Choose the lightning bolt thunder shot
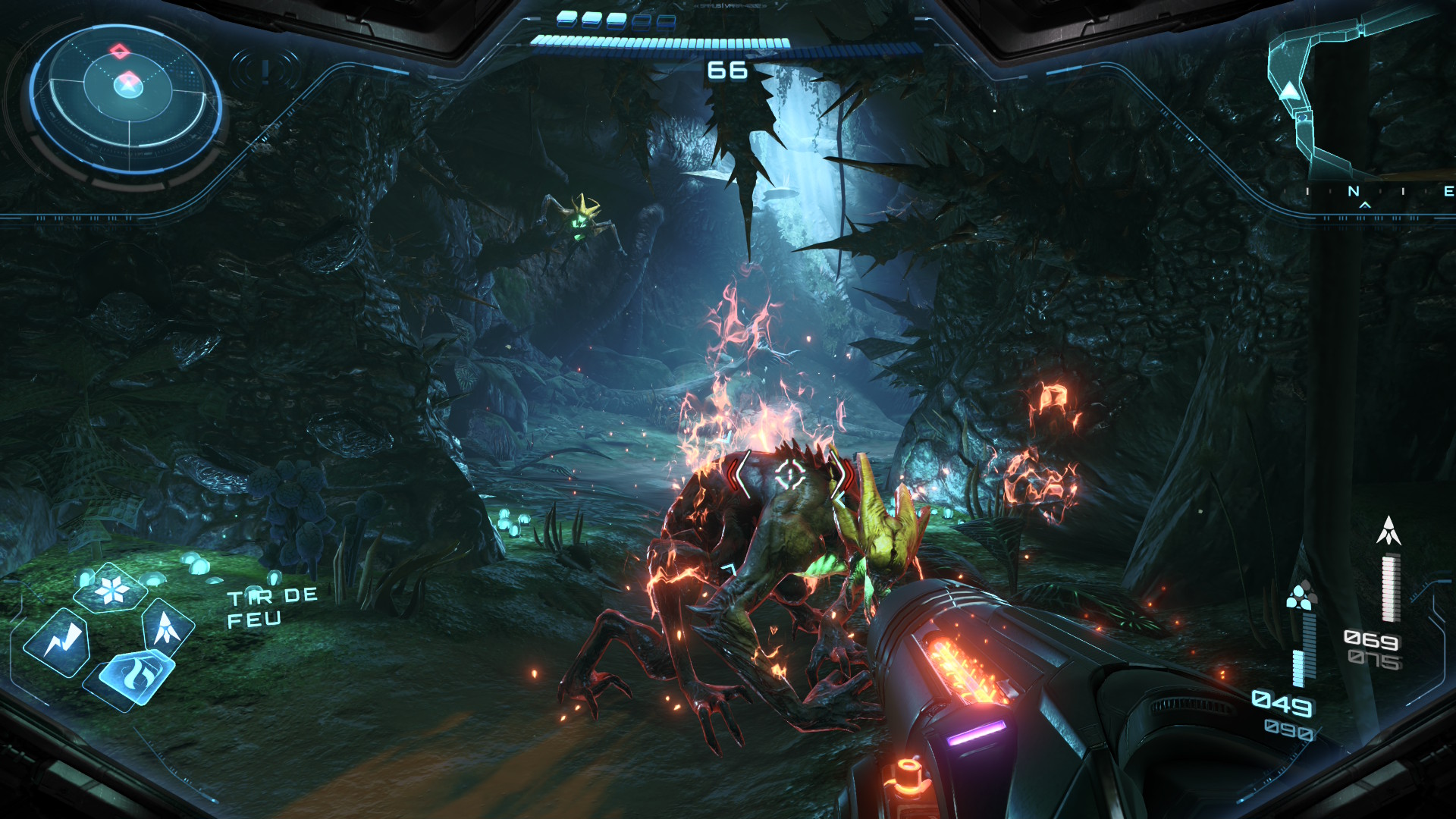This screenshot has height=819, width=1456. click(58, 642)
